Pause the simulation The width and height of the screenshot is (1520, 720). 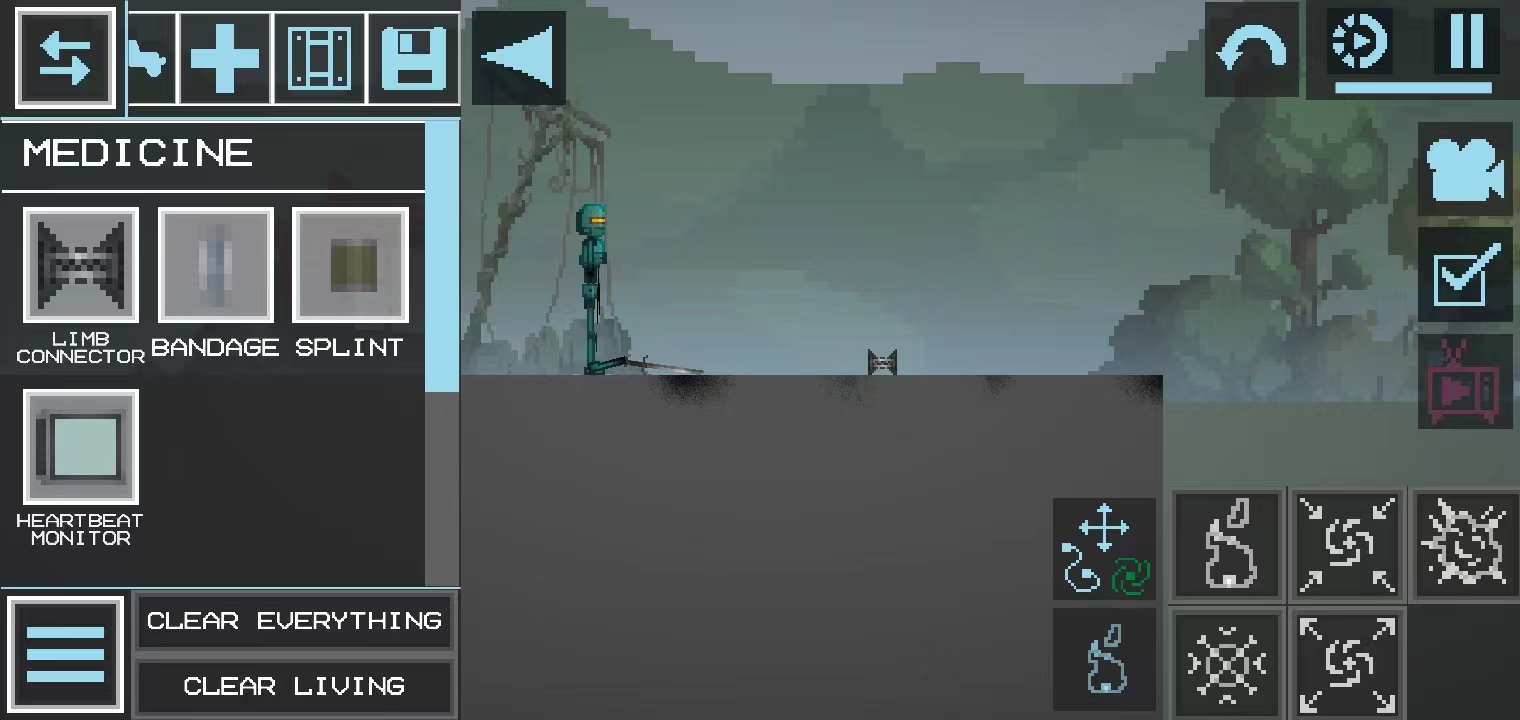(x=1465, y=42)
